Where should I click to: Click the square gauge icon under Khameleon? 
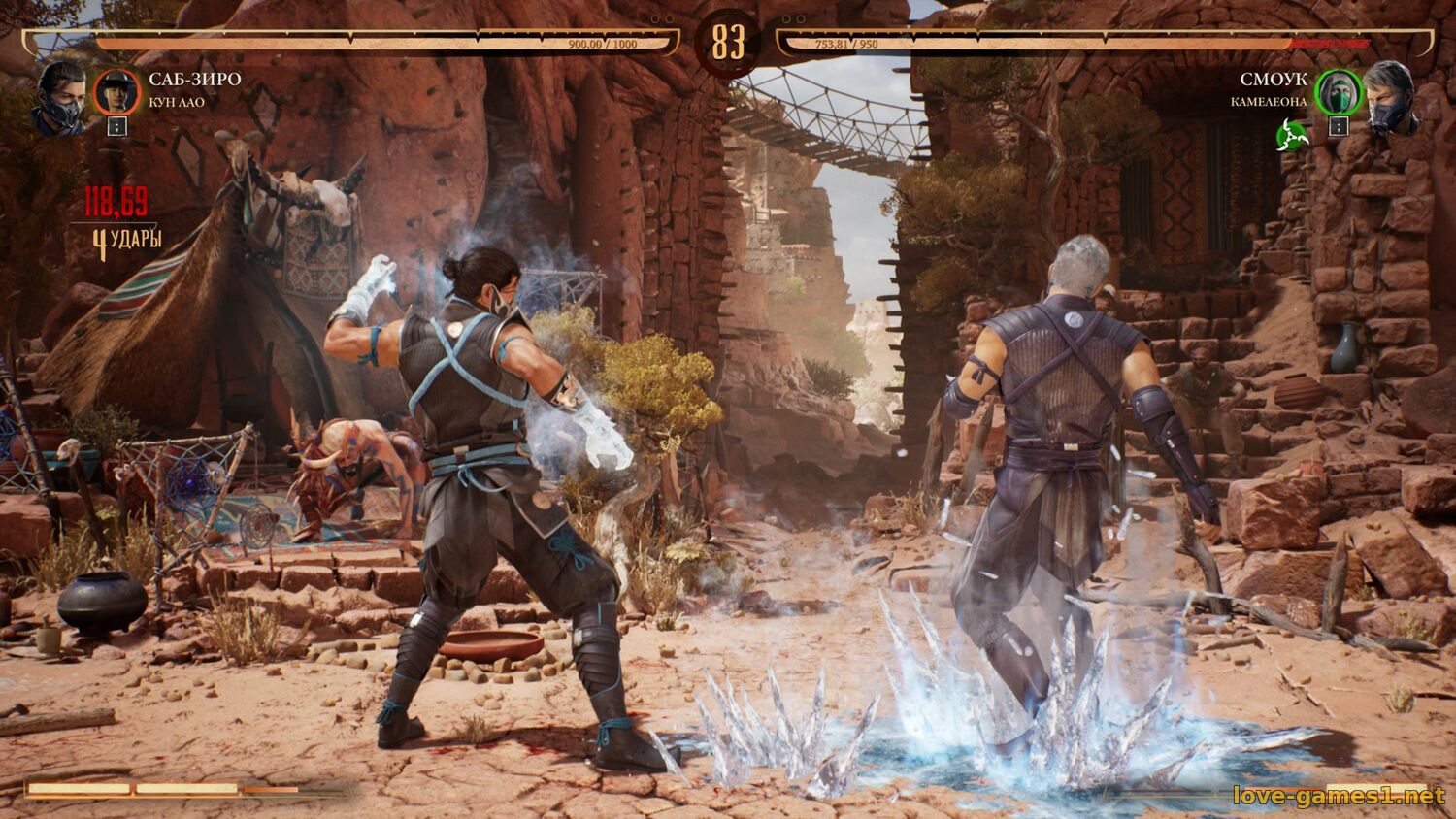1339,126
